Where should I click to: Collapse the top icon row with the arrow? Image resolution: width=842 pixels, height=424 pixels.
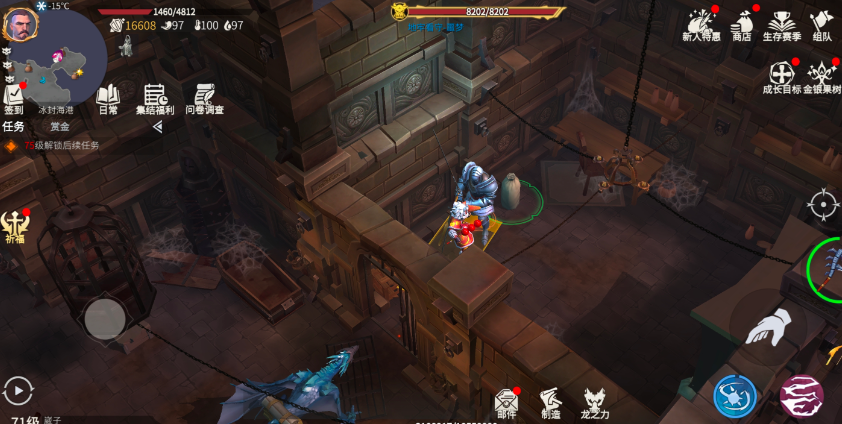157,127
